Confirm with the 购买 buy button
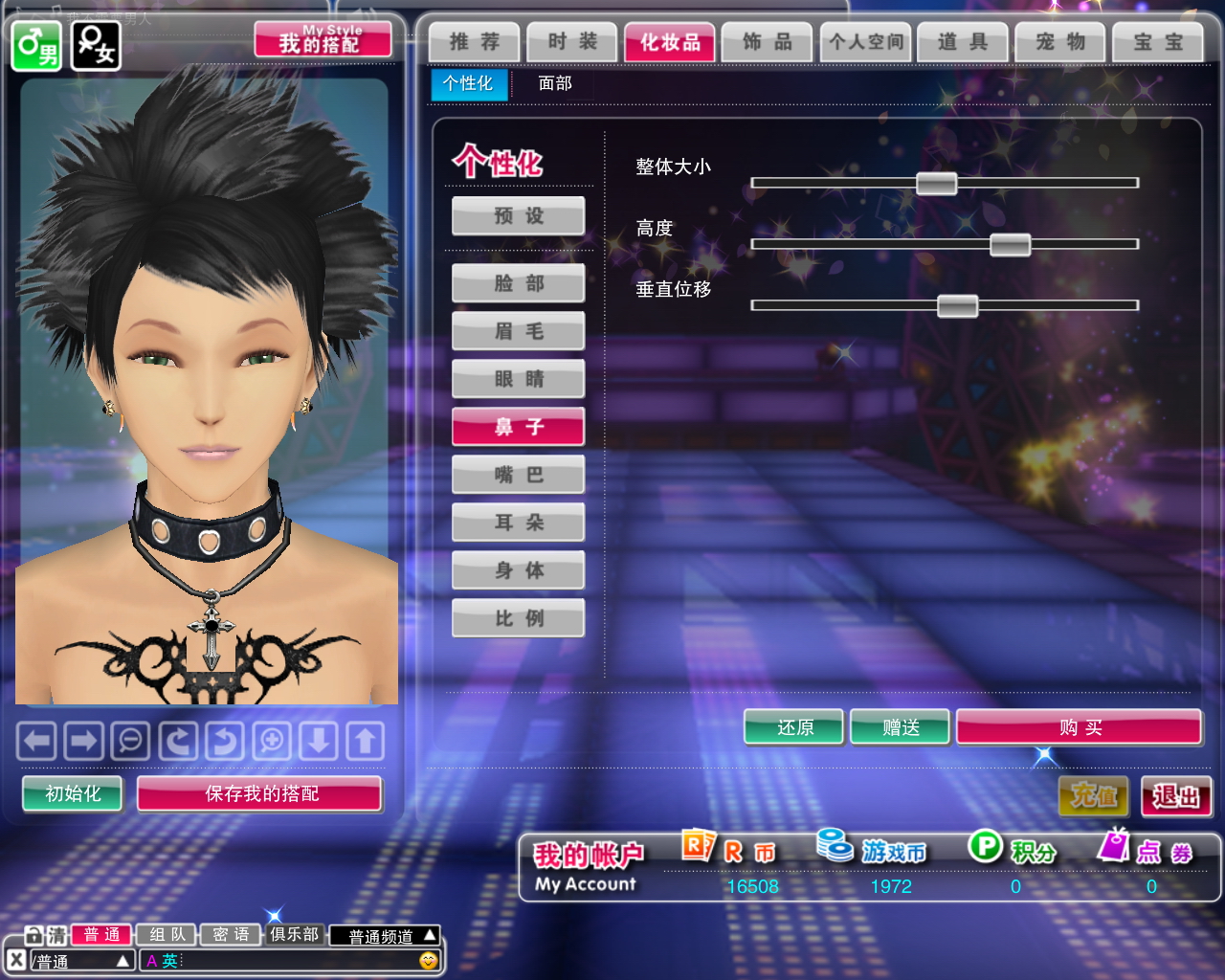1225x980 pixels. point(1079,727)
